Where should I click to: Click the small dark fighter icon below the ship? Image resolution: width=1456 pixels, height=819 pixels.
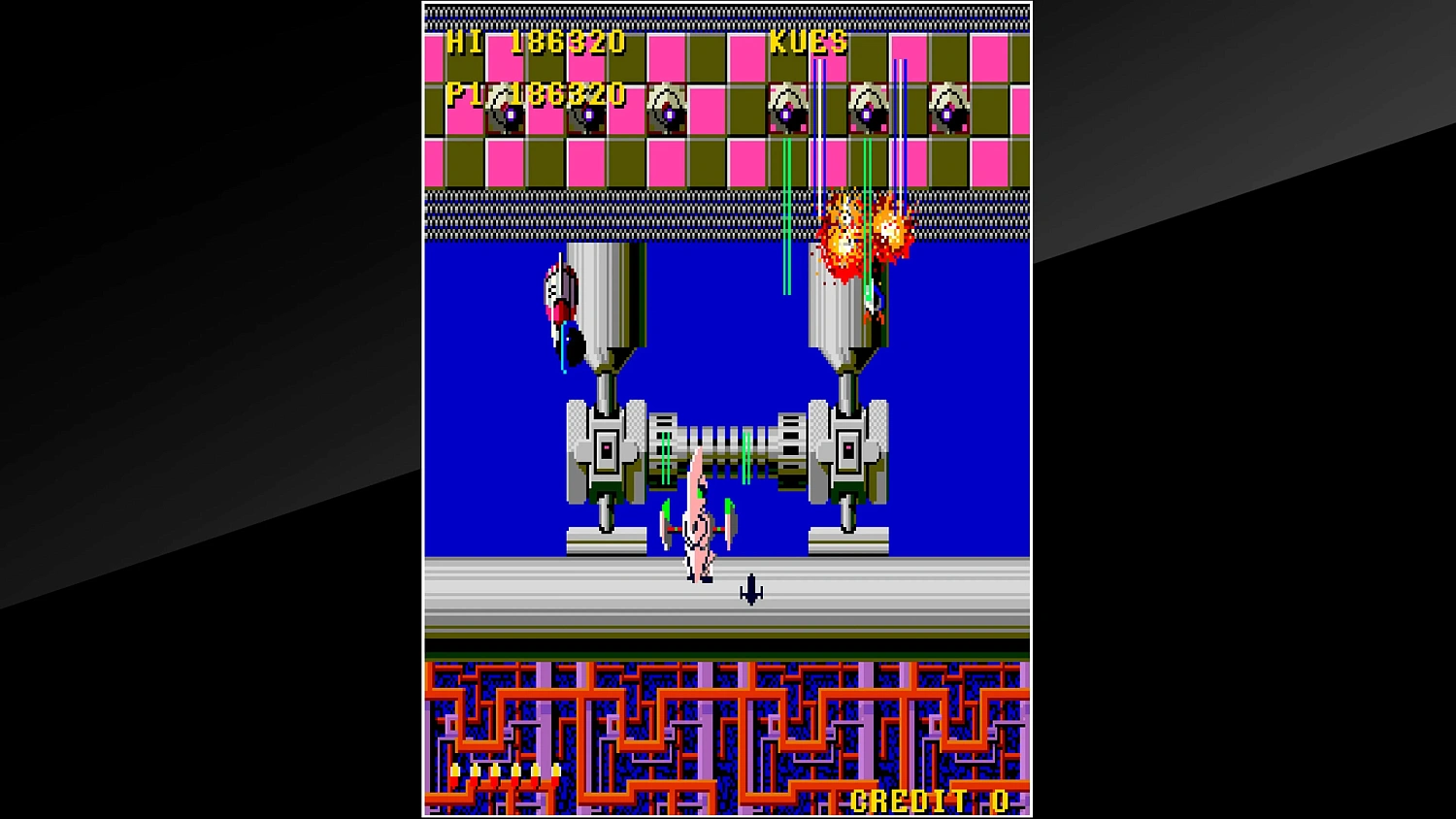(752, 590)
